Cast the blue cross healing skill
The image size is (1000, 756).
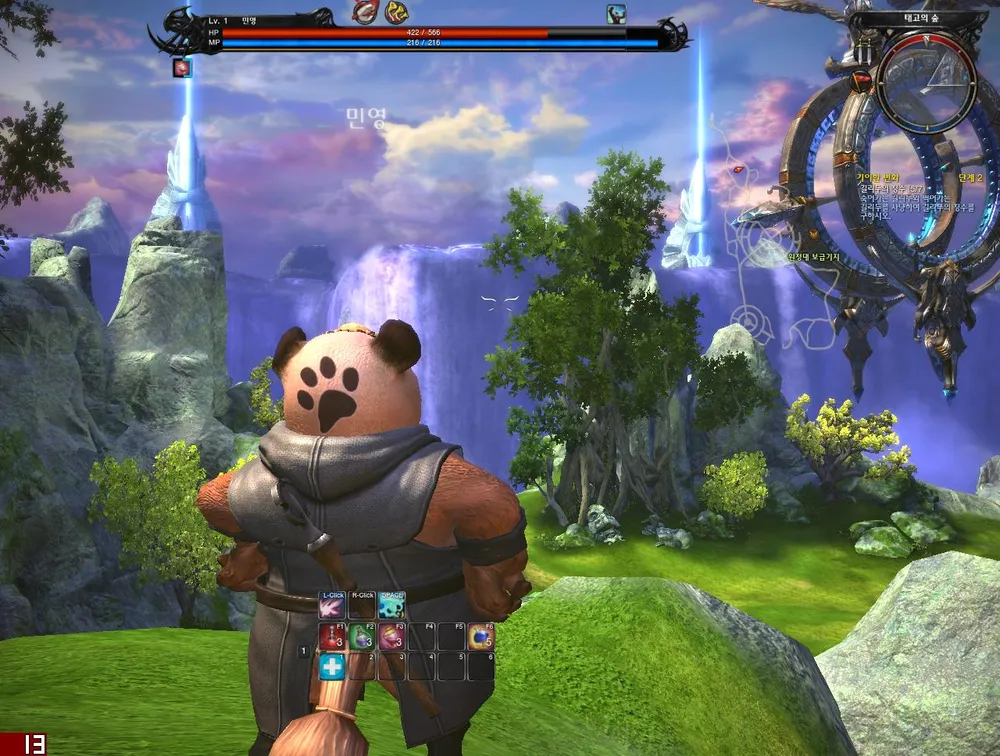pos(333,667)
